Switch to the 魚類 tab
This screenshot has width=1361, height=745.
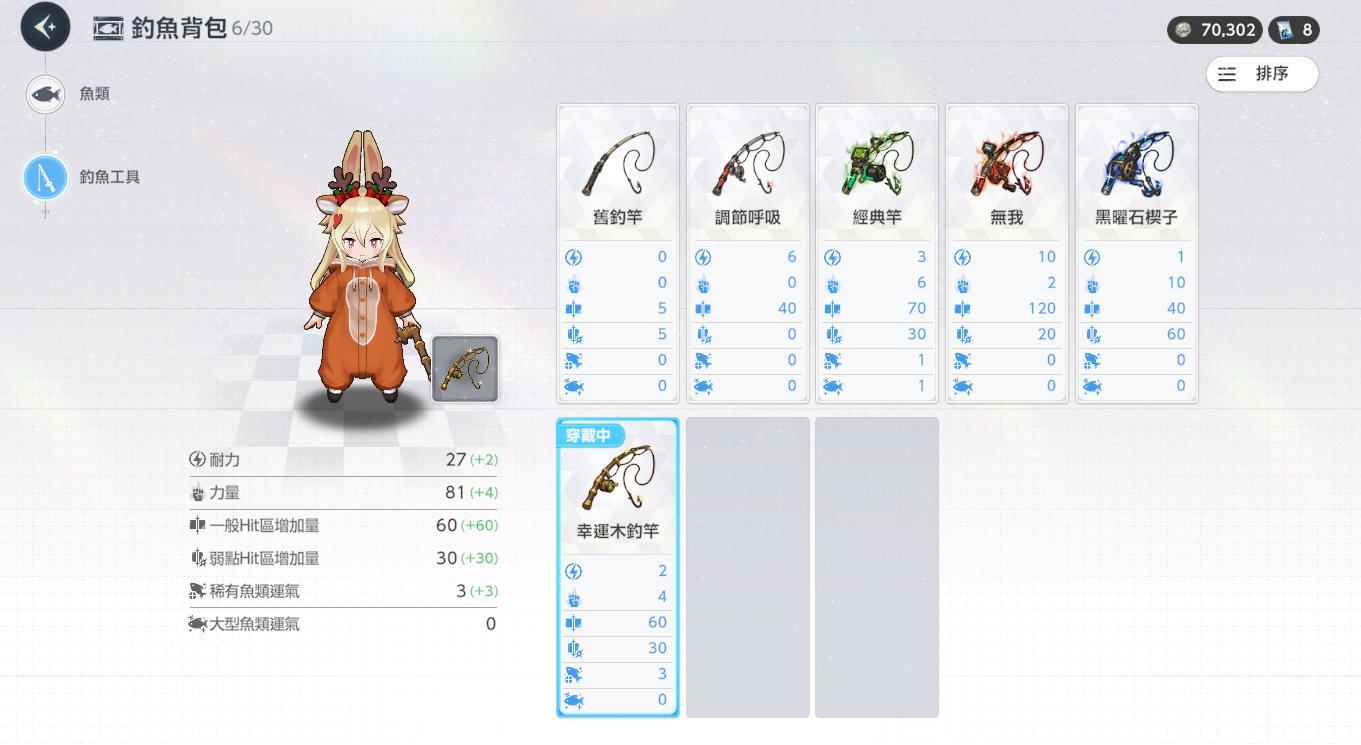(96, 93)
